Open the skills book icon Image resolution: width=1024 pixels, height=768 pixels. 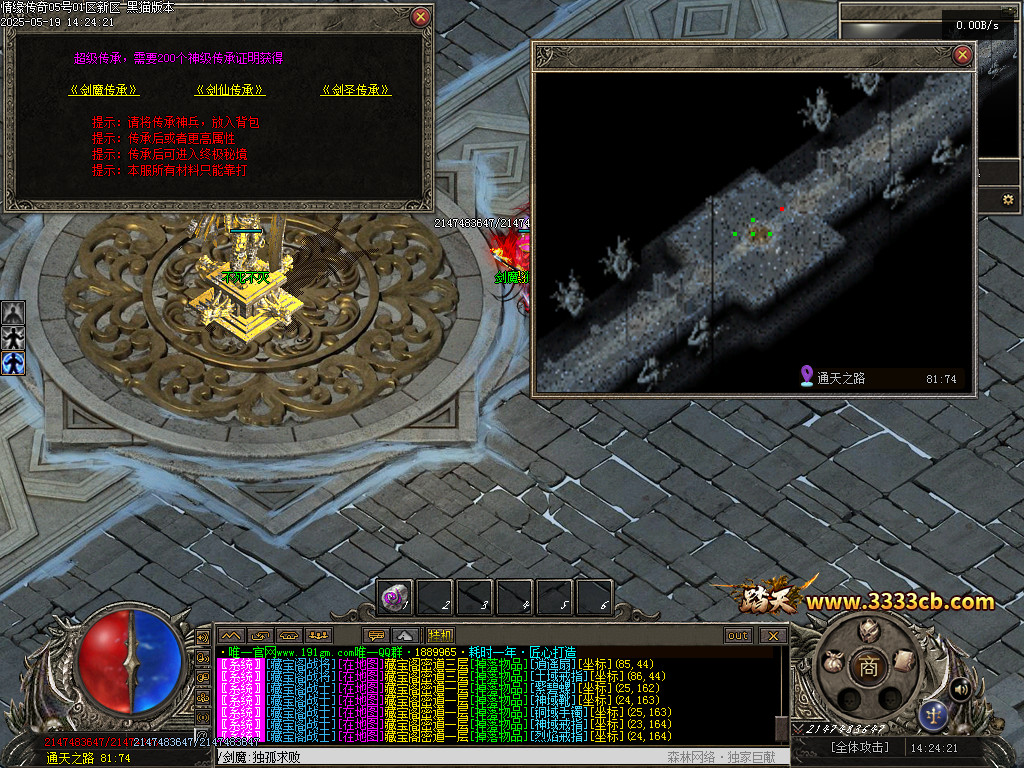tap(902, 660)
